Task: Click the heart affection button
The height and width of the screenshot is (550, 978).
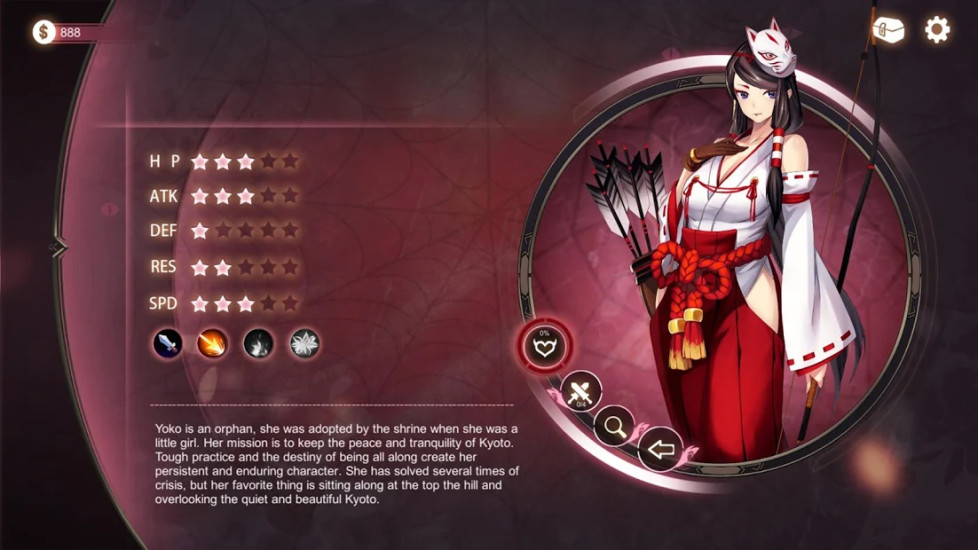Action: pyautogui.click(x=546, y=347)
